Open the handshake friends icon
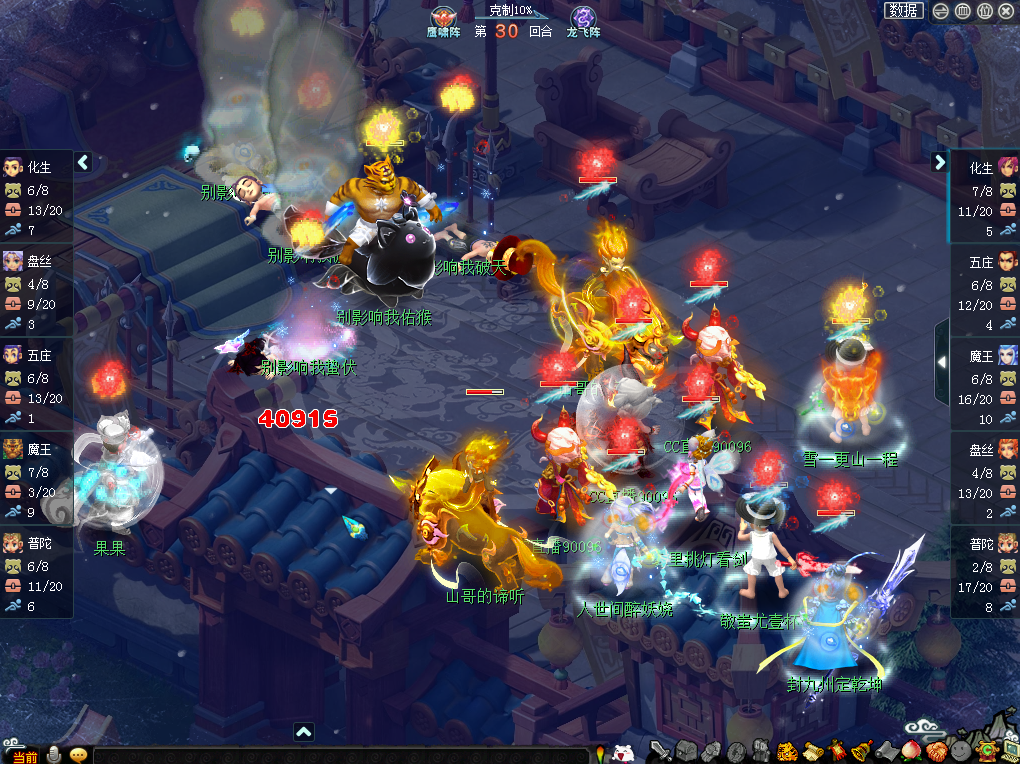Image resolution: width=1020 pixels, height=764 pixels. [x=936, y=751]
